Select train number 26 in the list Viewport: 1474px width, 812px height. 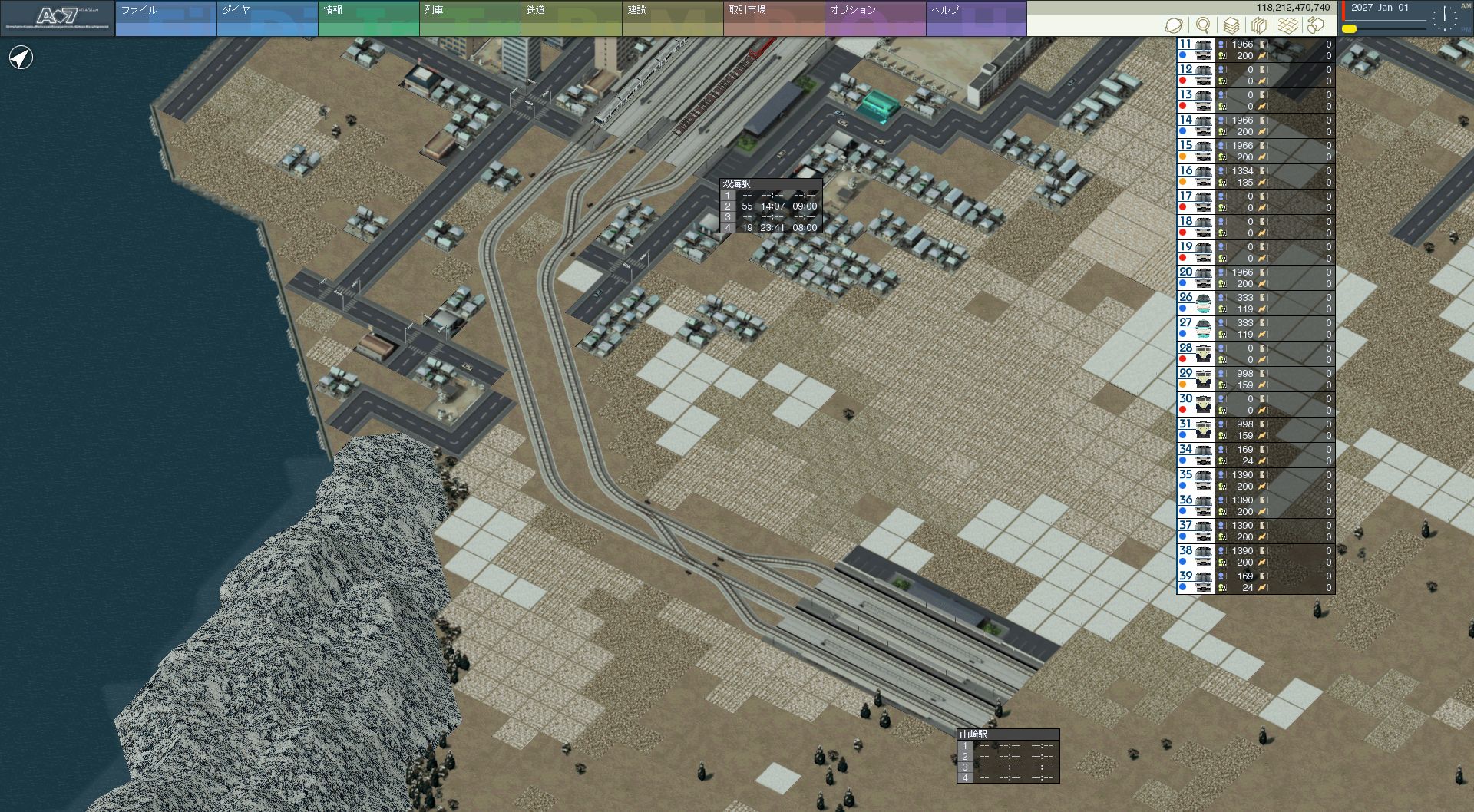click(x=1195, y=303)
